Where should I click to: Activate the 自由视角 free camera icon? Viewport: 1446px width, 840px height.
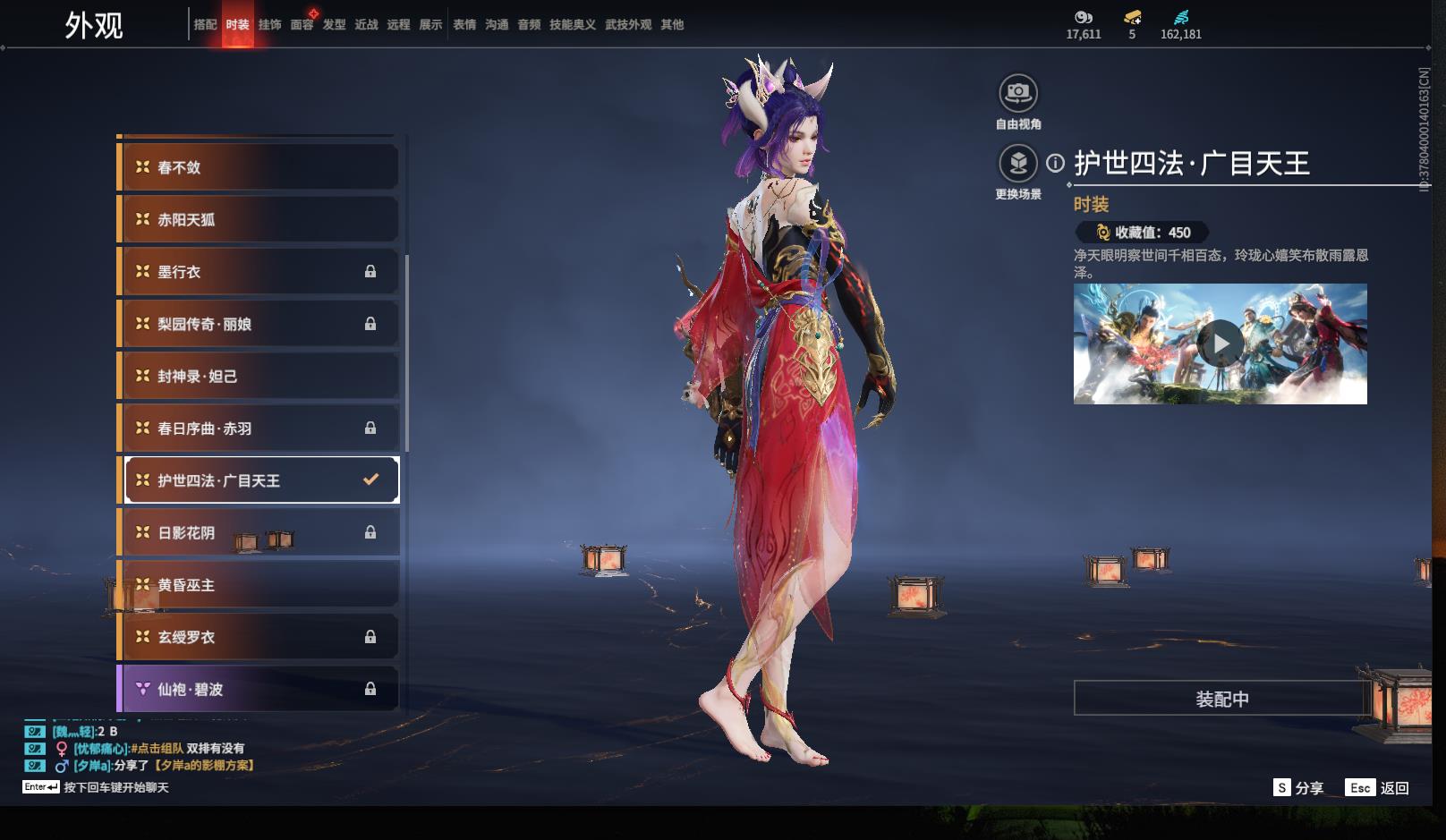pos(1017,93)
